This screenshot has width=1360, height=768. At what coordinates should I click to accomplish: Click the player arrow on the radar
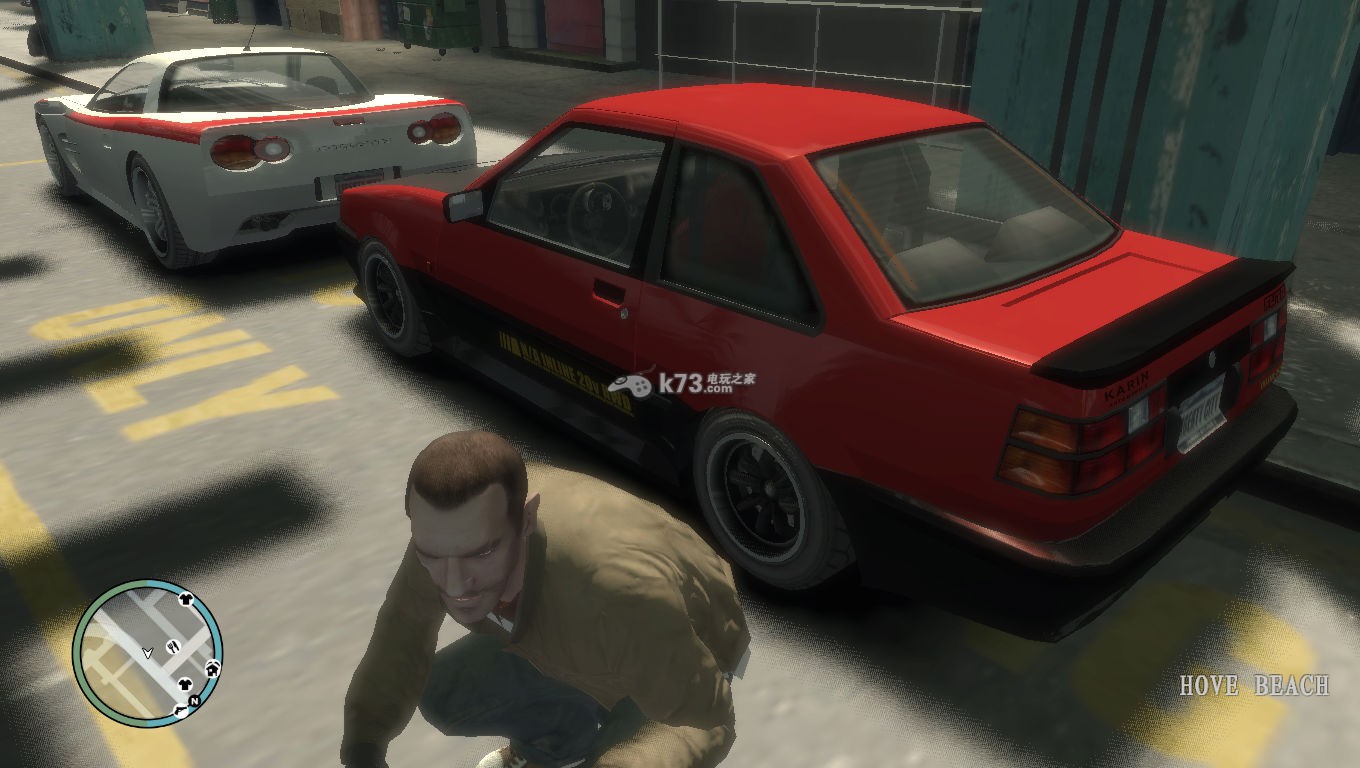148,652
